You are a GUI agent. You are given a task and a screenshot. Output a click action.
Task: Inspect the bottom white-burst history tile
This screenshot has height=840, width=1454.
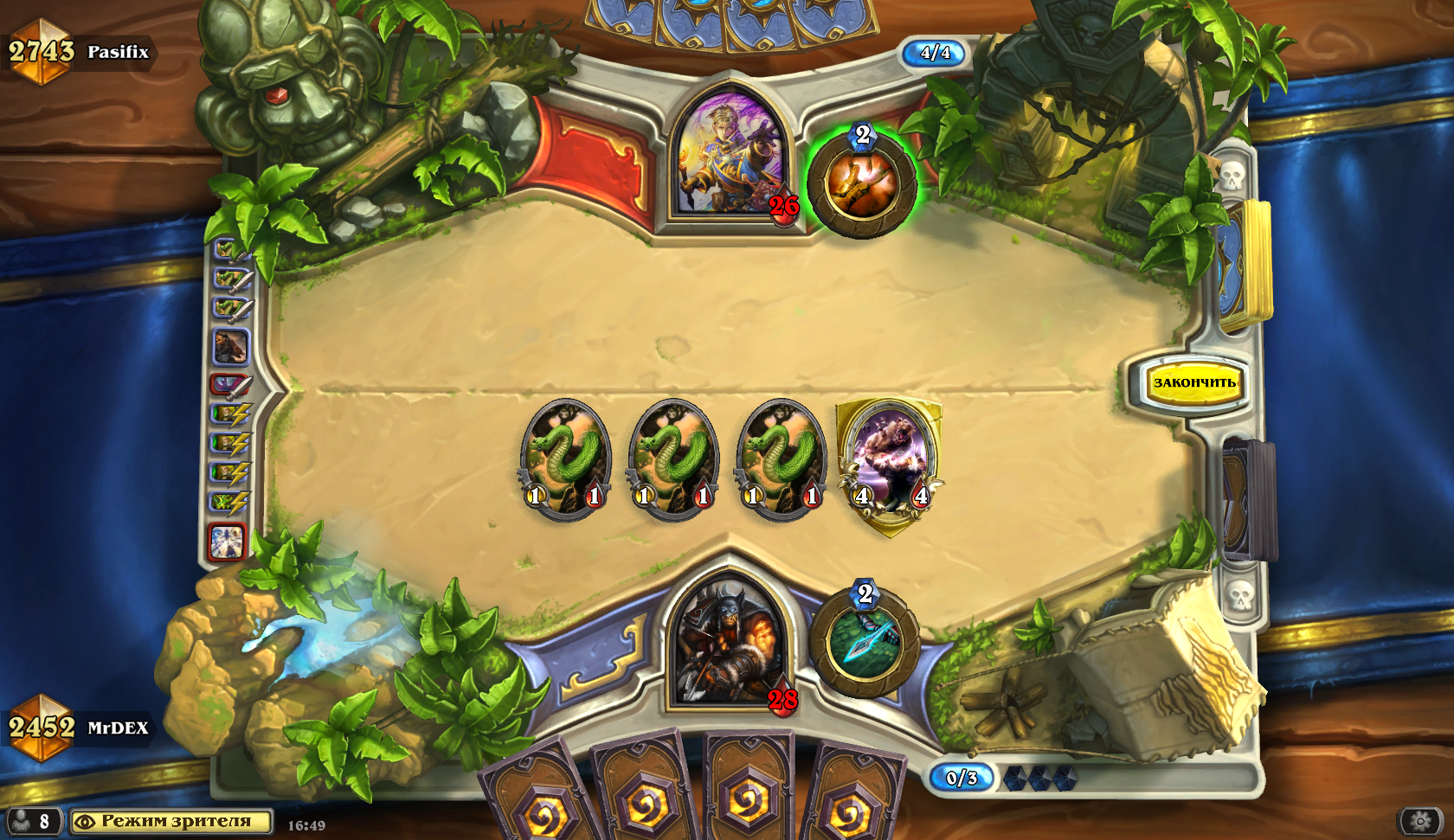(x=228, y=542)
